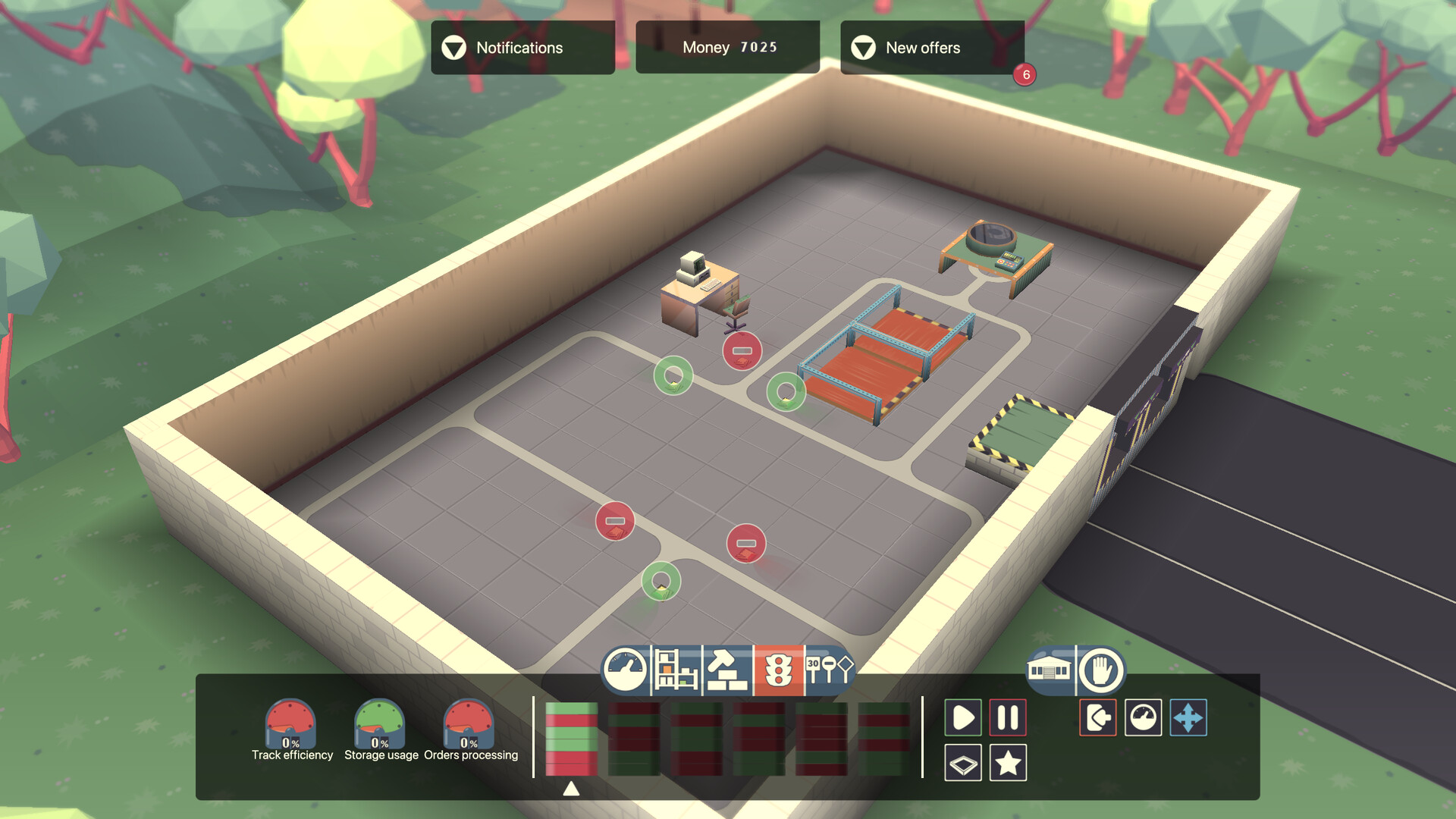Viewport: 1456px width, 819px height.
Task: Open the bottom panel via the triangle arrow
Action: click(573, 789)
